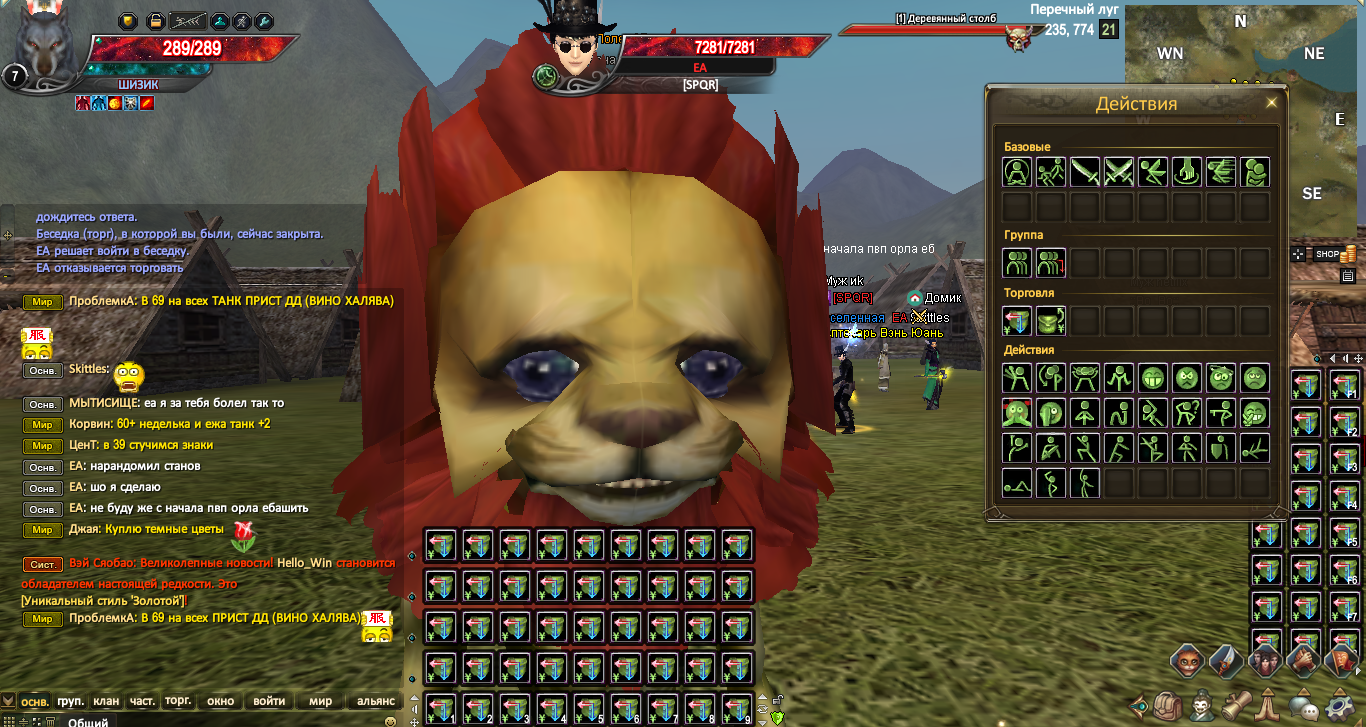Open the торг. chat tab
The height and width of the screenshot is (727, 1366).
179,701
